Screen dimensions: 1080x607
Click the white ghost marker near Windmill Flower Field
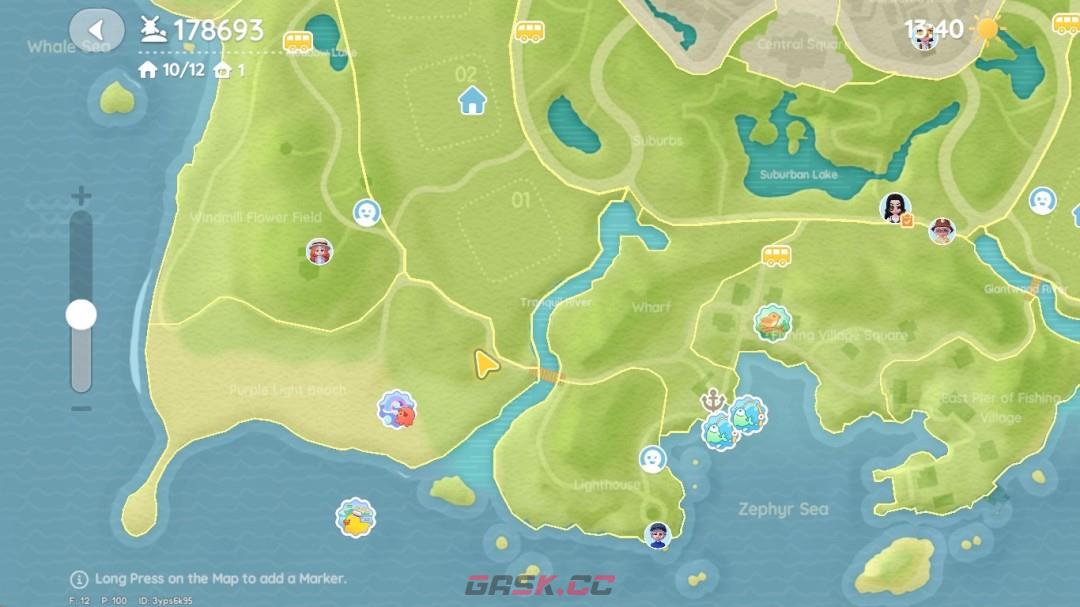pyautogui.click(x=367, y=212)
